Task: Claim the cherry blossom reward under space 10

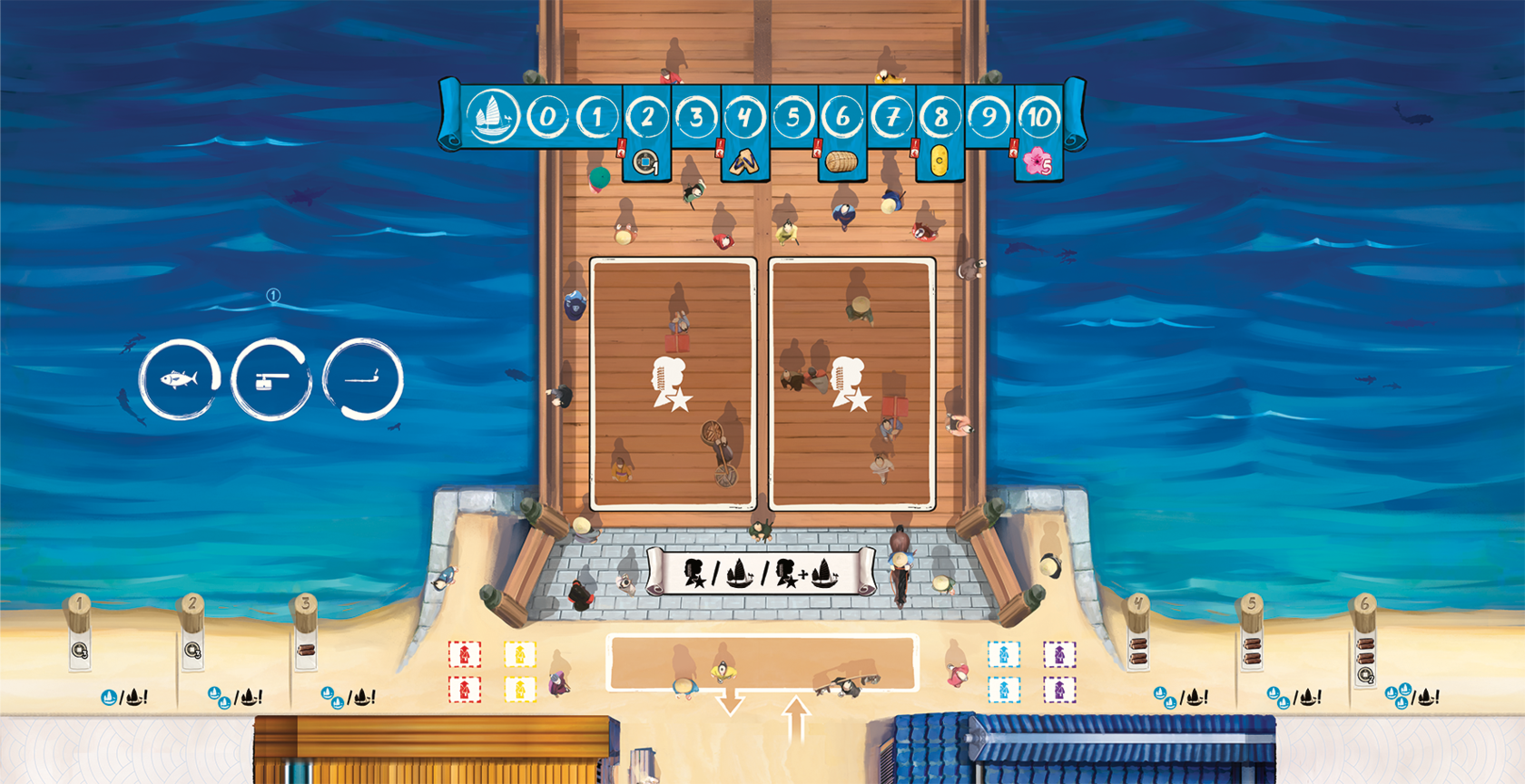Action: coord(1038,162)
